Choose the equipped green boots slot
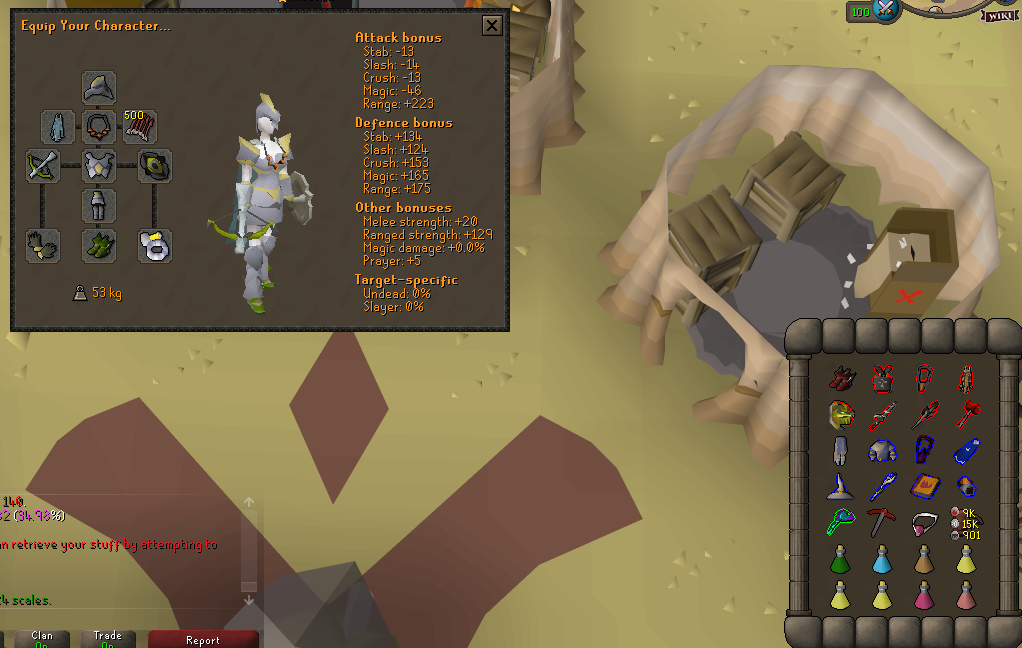The image size is (1022, 648). pos(99,245)
